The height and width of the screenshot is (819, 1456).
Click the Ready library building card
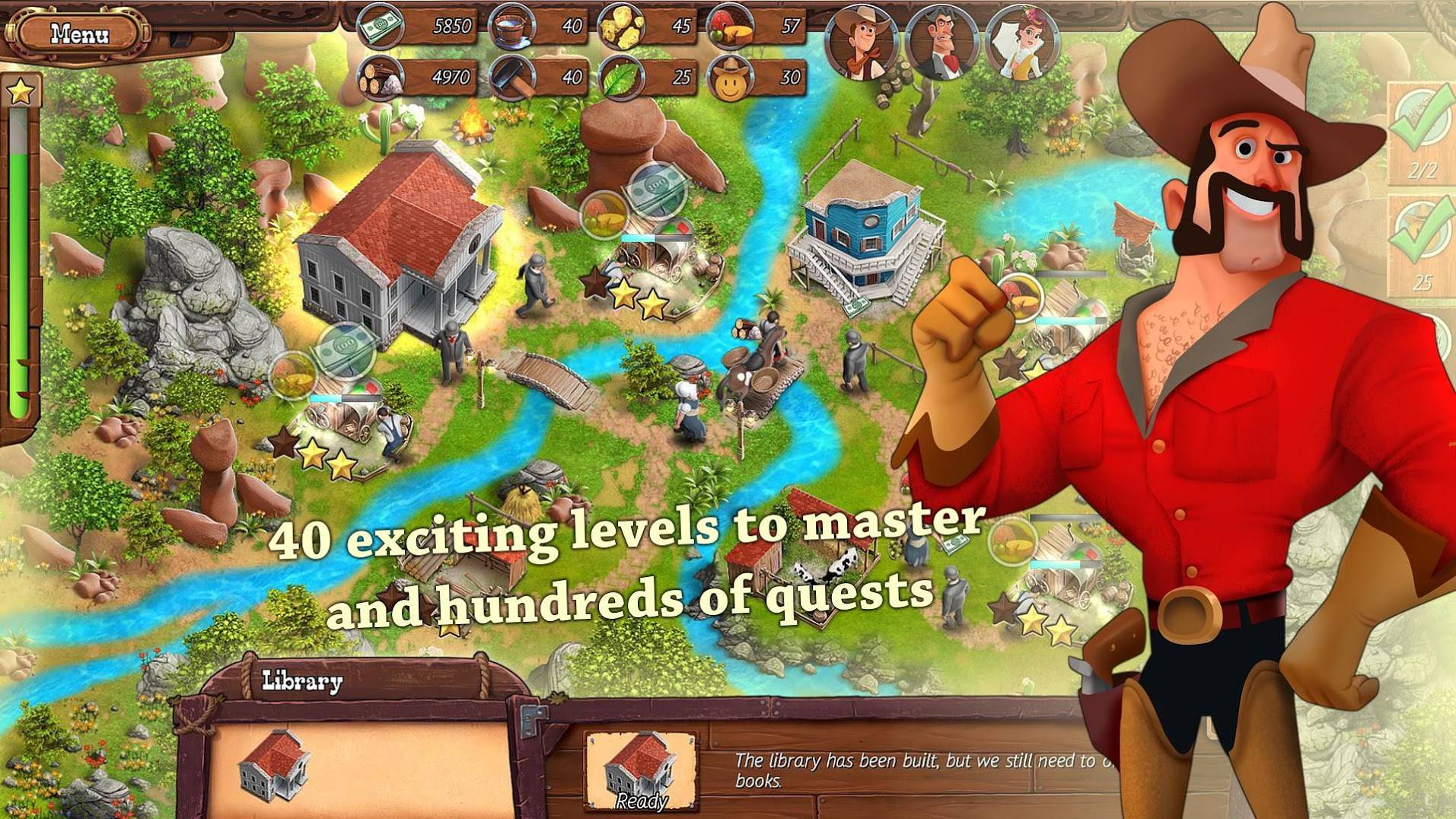(x=641, y=770)
